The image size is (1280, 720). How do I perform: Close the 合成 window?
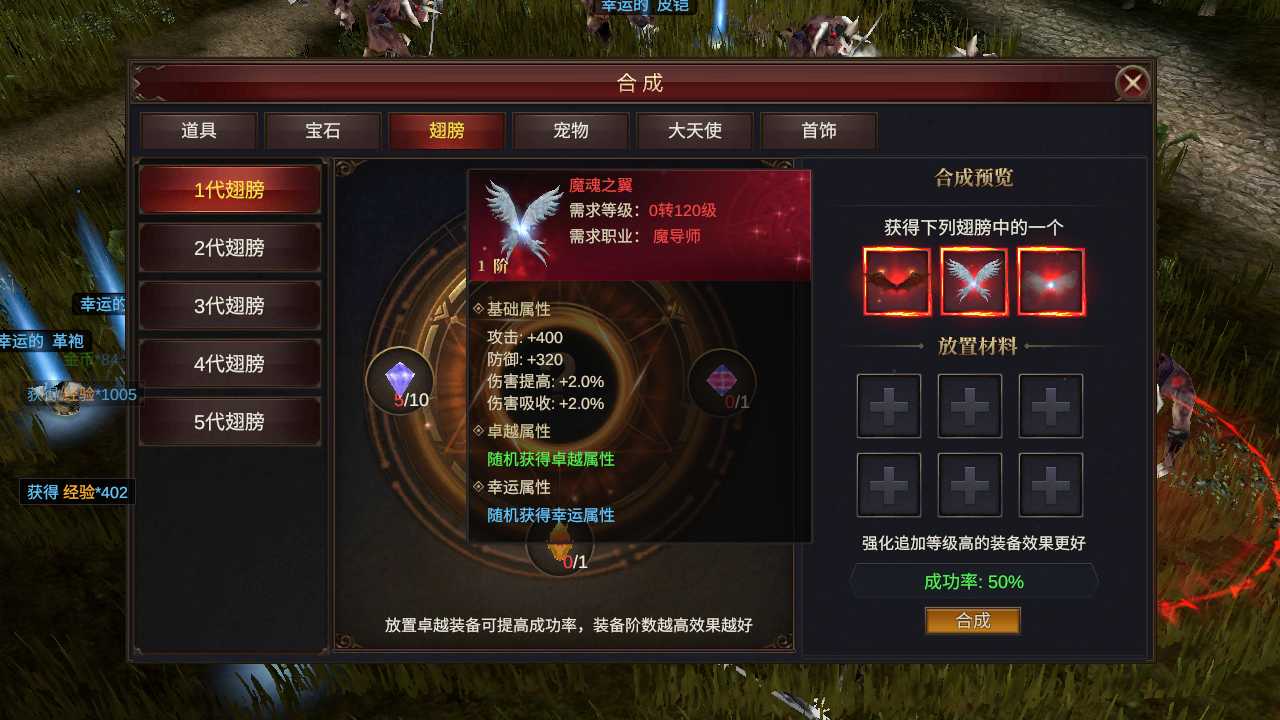[x=1132, y=83]
